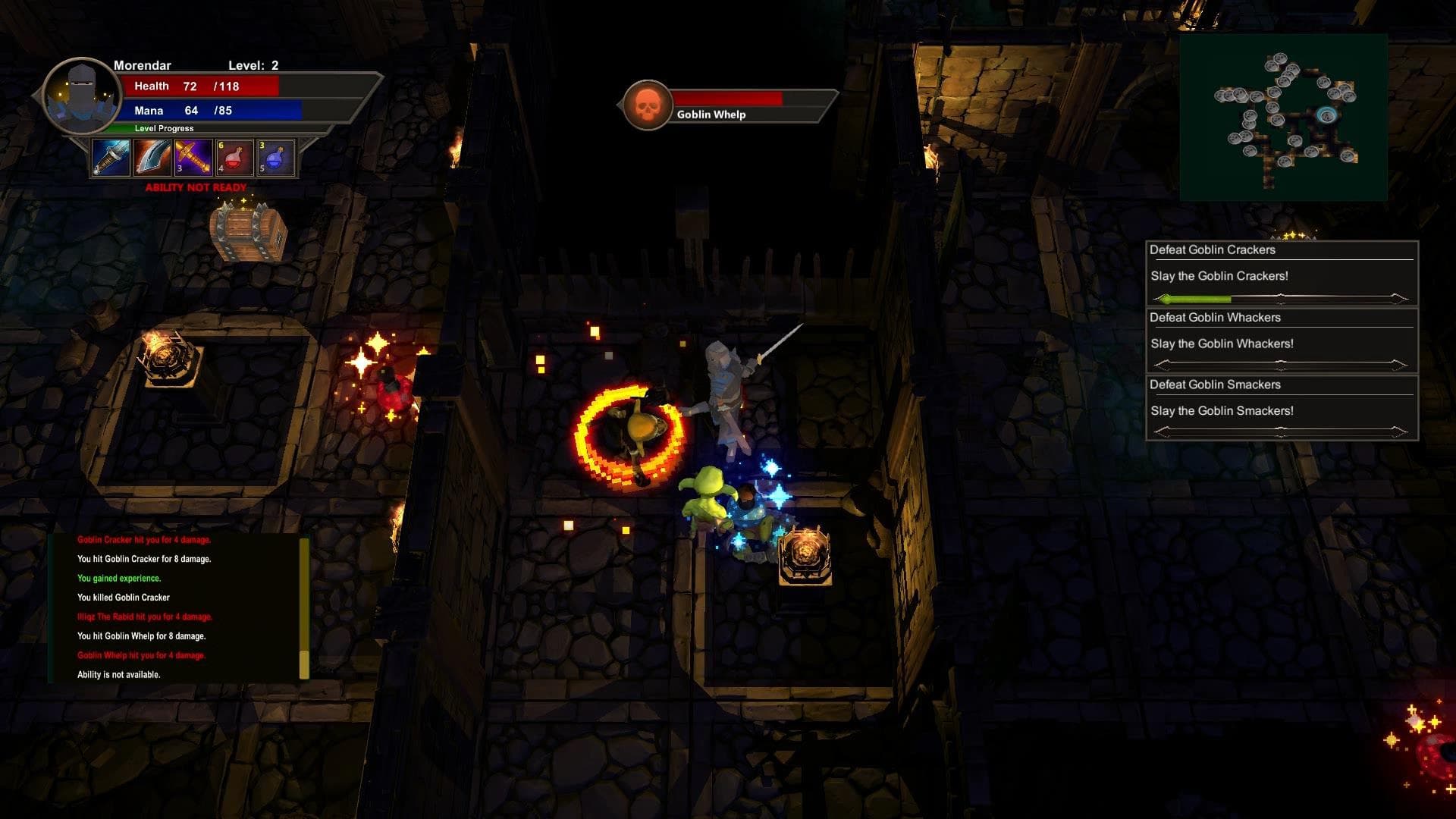Viewport: 1456px width, 819px height.
Task: Click Morendar's character portrait
Action: pos(80,96)
